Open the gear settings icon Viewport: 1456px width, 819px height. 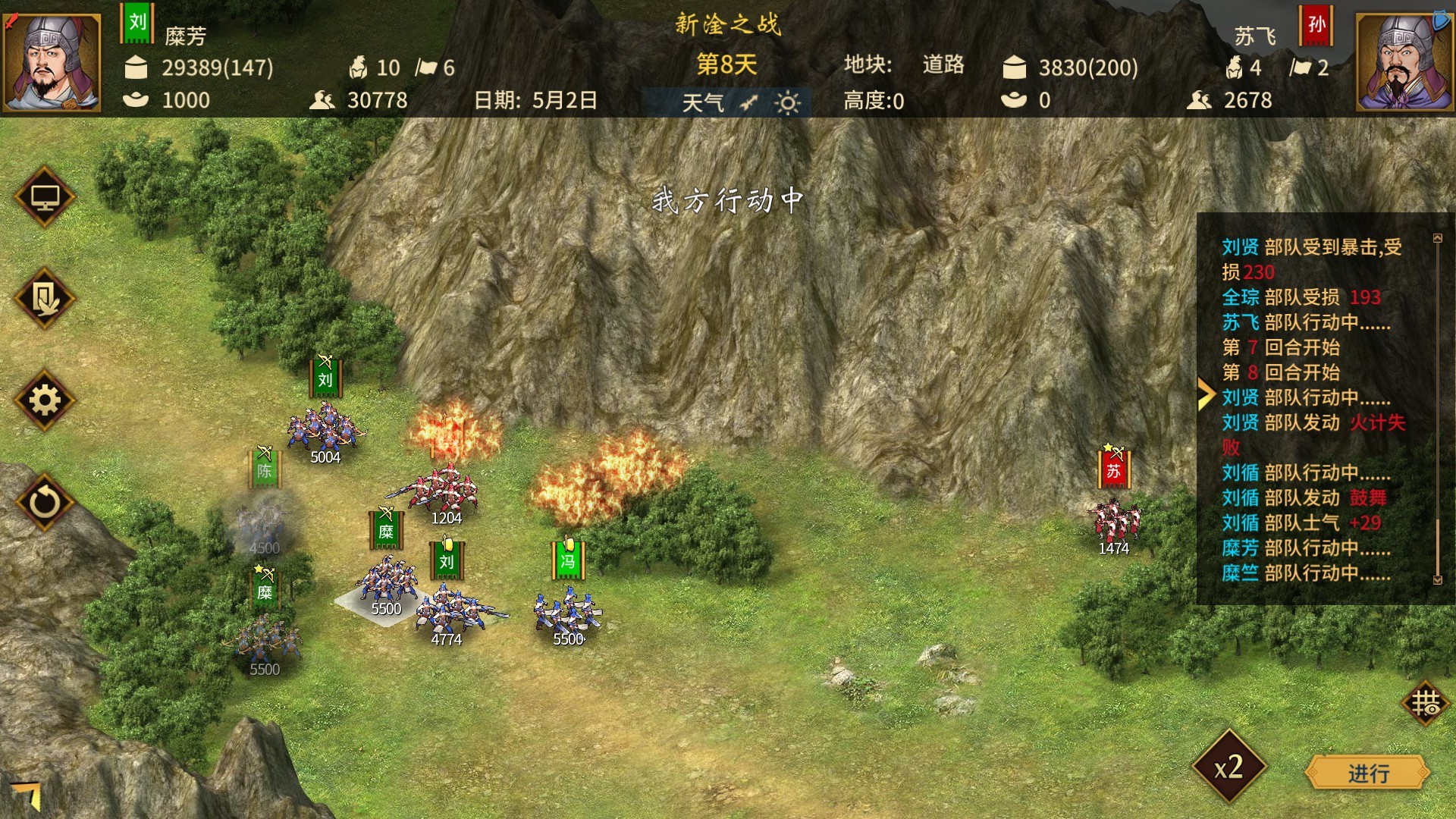(x=45, y=400)
